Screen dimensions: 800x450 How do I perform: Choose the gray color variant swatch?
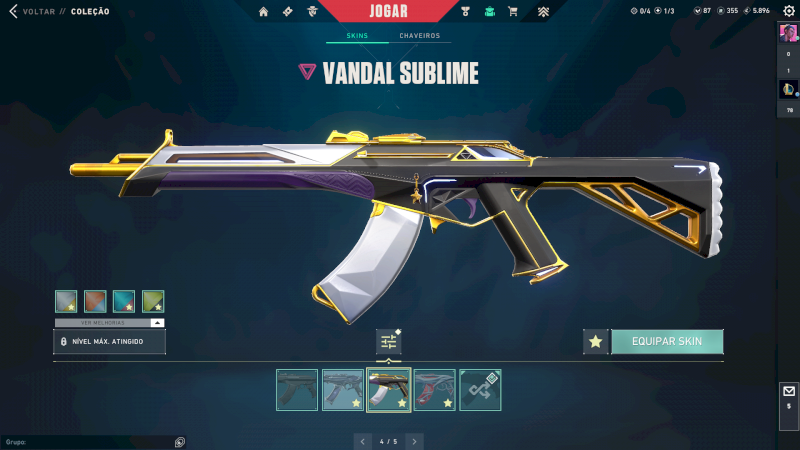coord(66,301)
